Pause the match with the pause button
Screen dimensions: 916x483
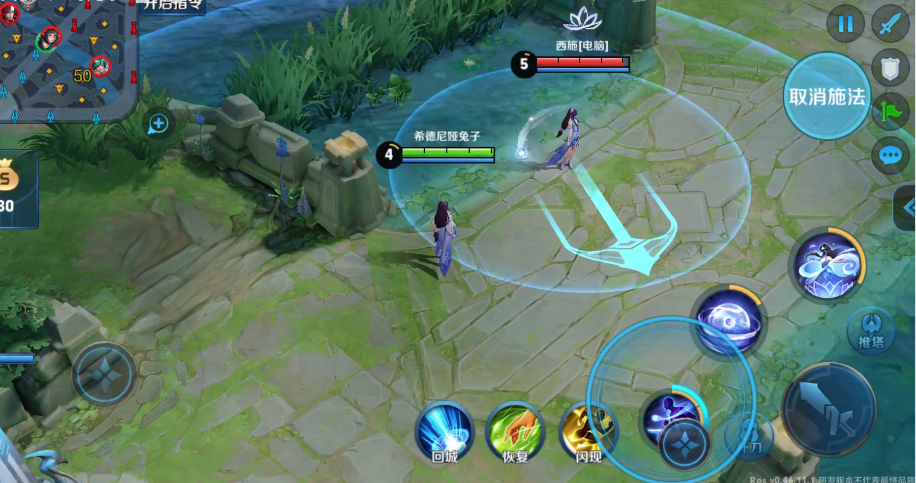pyautogui.click(x=846, y=24)
